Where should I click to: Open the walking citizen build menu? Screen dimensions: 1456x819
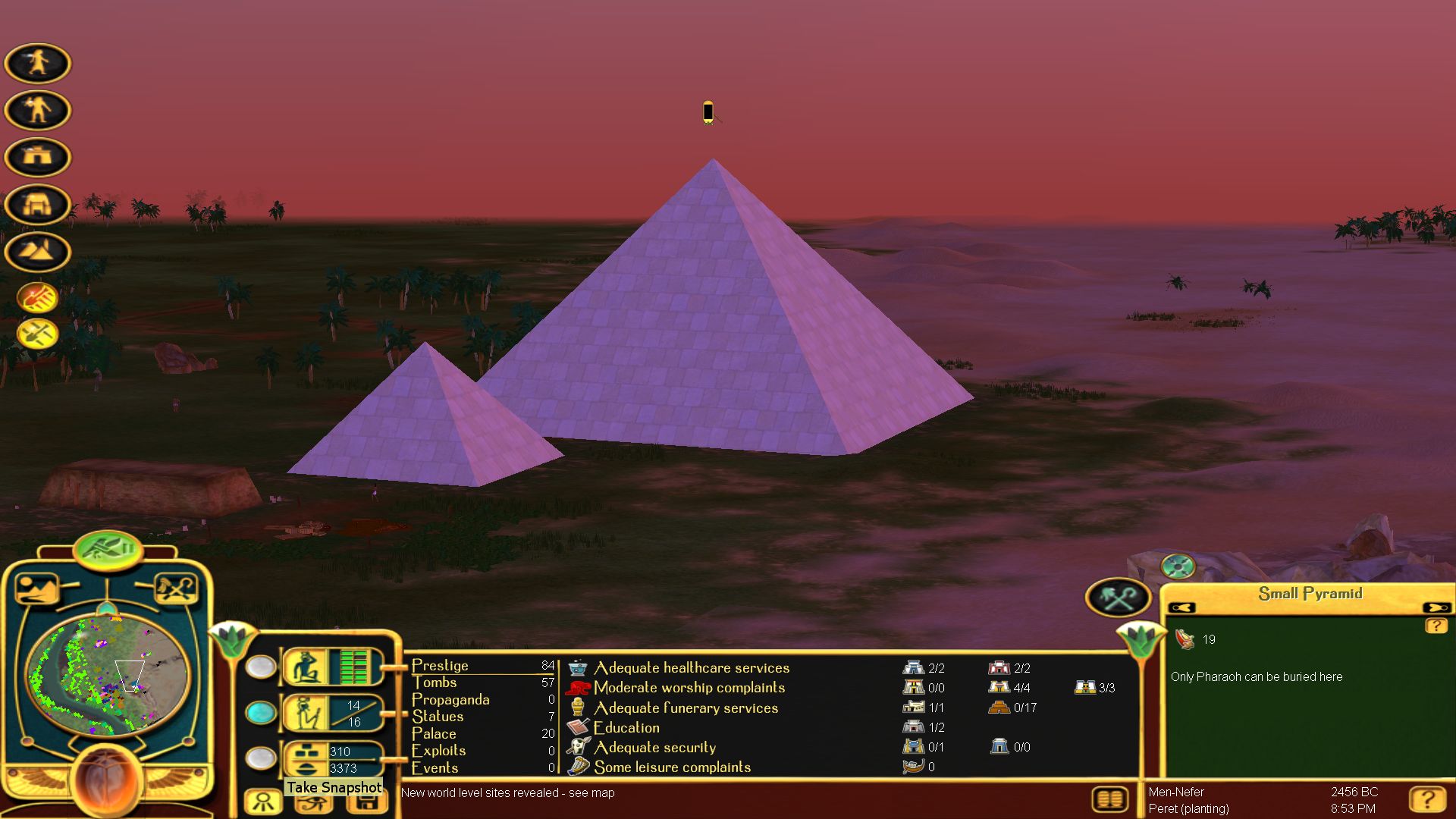(37, 63)
